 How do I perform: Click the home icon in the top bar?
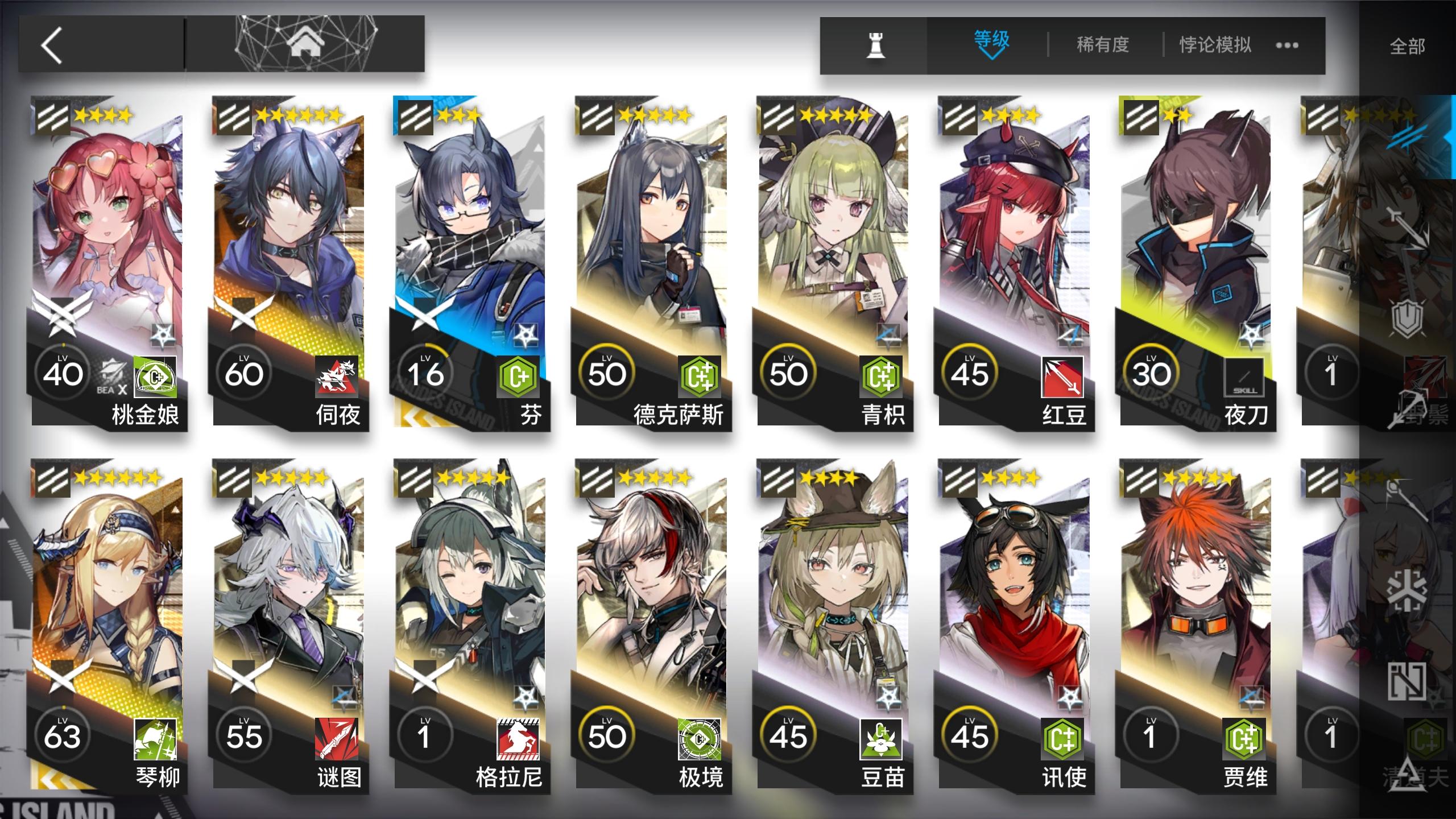coord(307,43)
